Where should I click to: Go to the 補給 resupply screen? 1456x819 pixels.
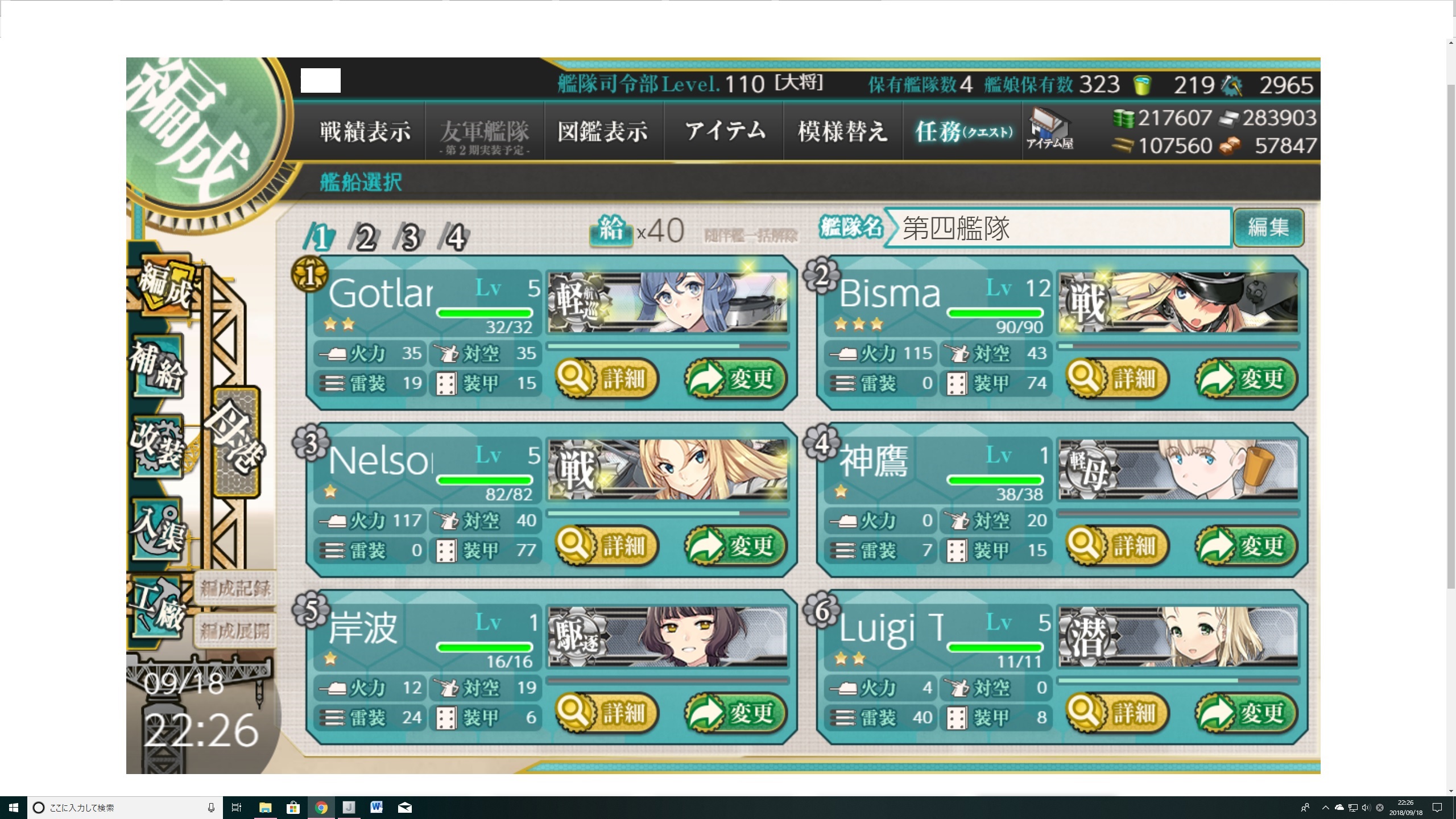click(x=156, y=368)
